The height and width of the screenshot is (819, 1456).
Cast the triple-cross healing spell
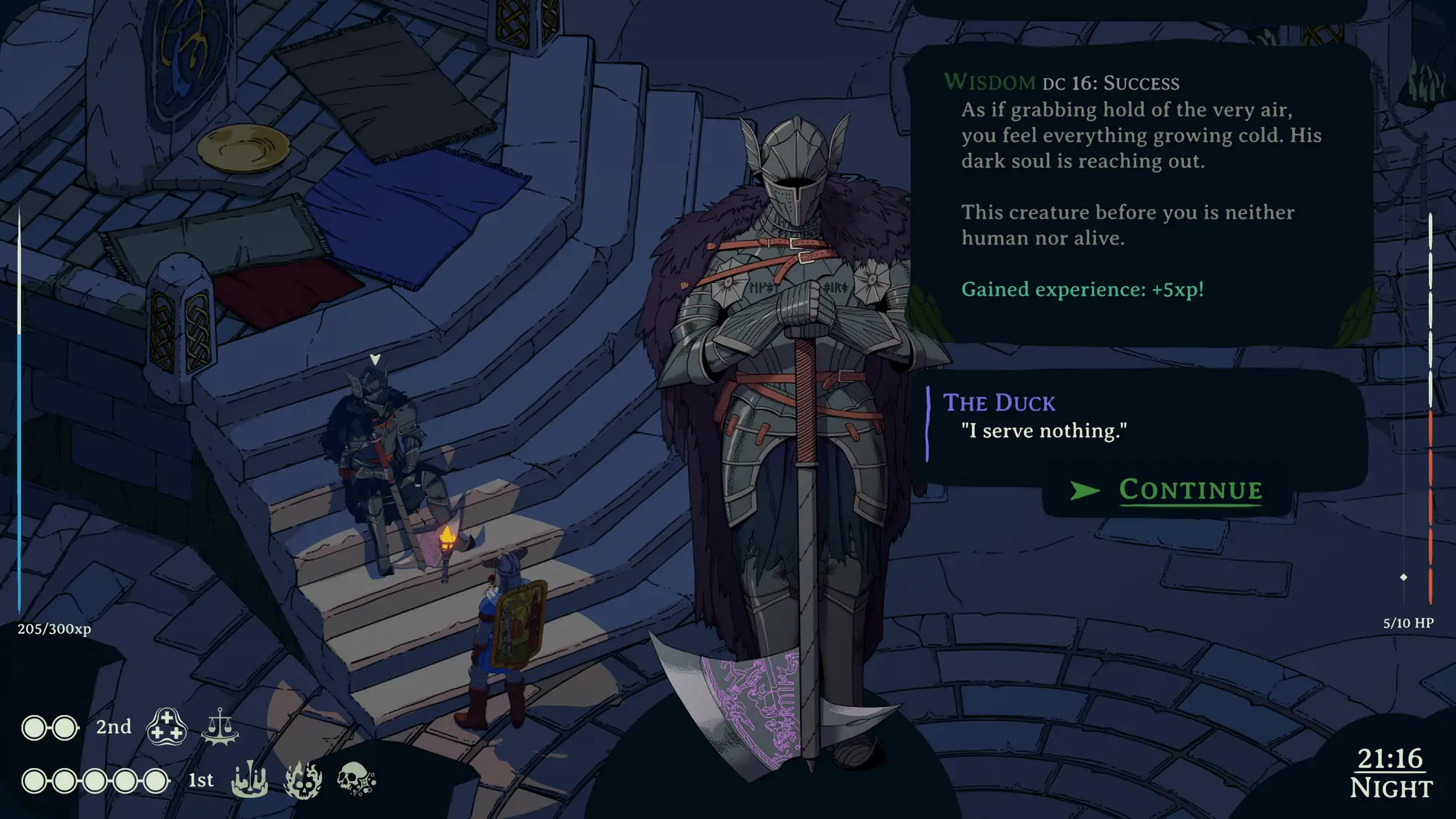coord(167,727)
